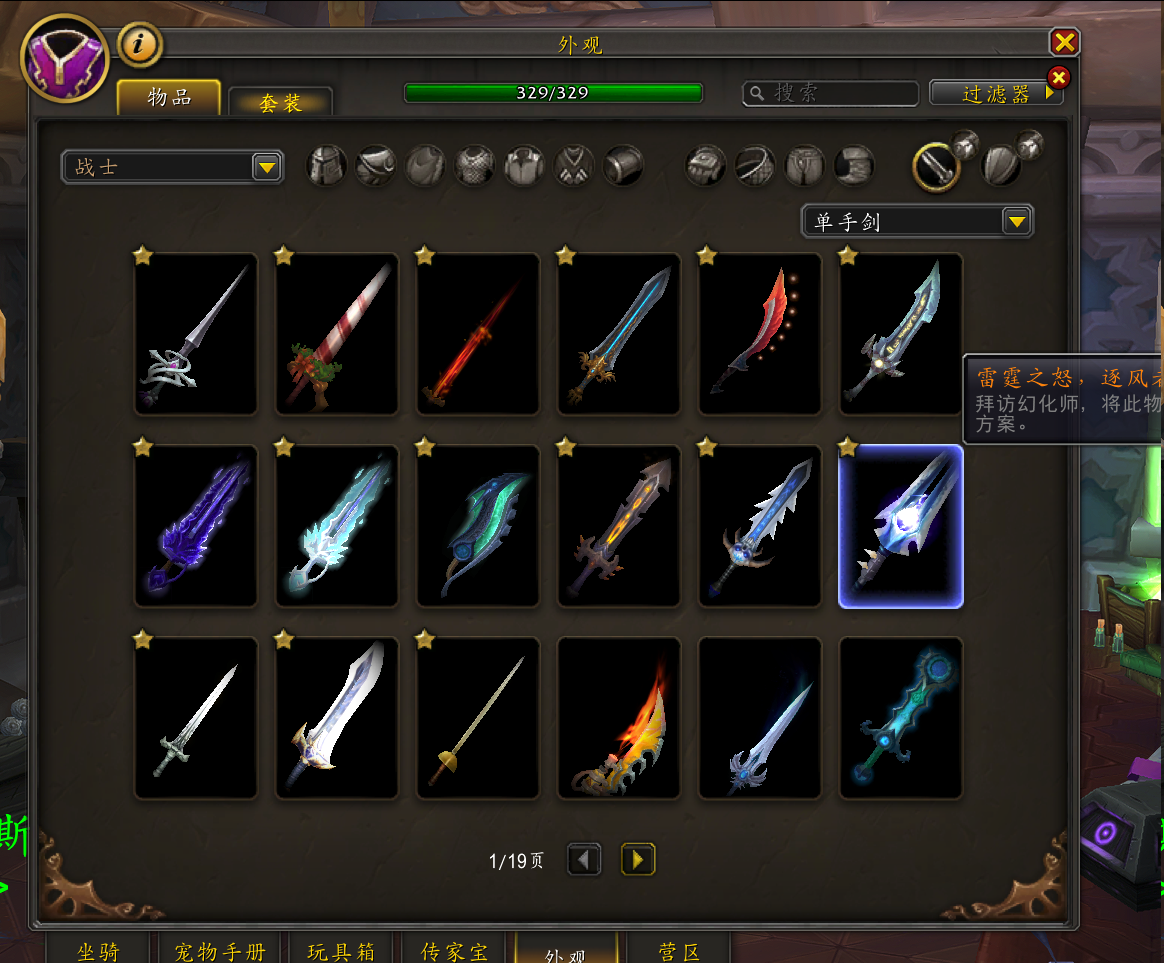Open the 过滤器 filter menu
The image size is (1164, 963).
pos(996,93)
